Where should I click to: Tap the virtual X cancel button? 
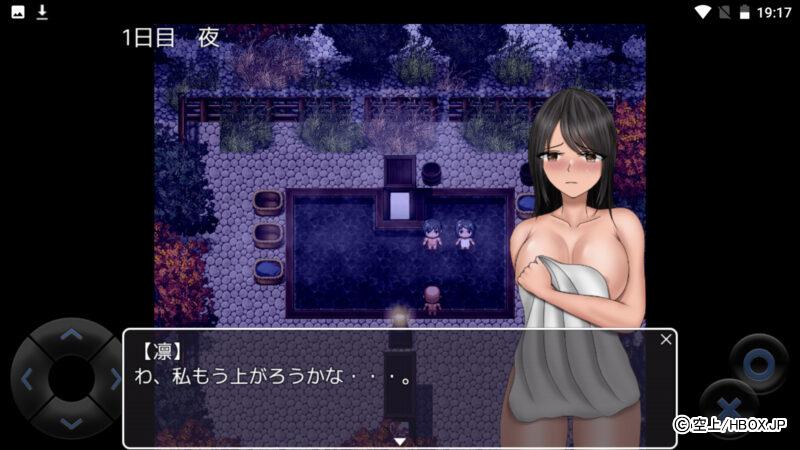pyautogui.click(x=729, y=407)
